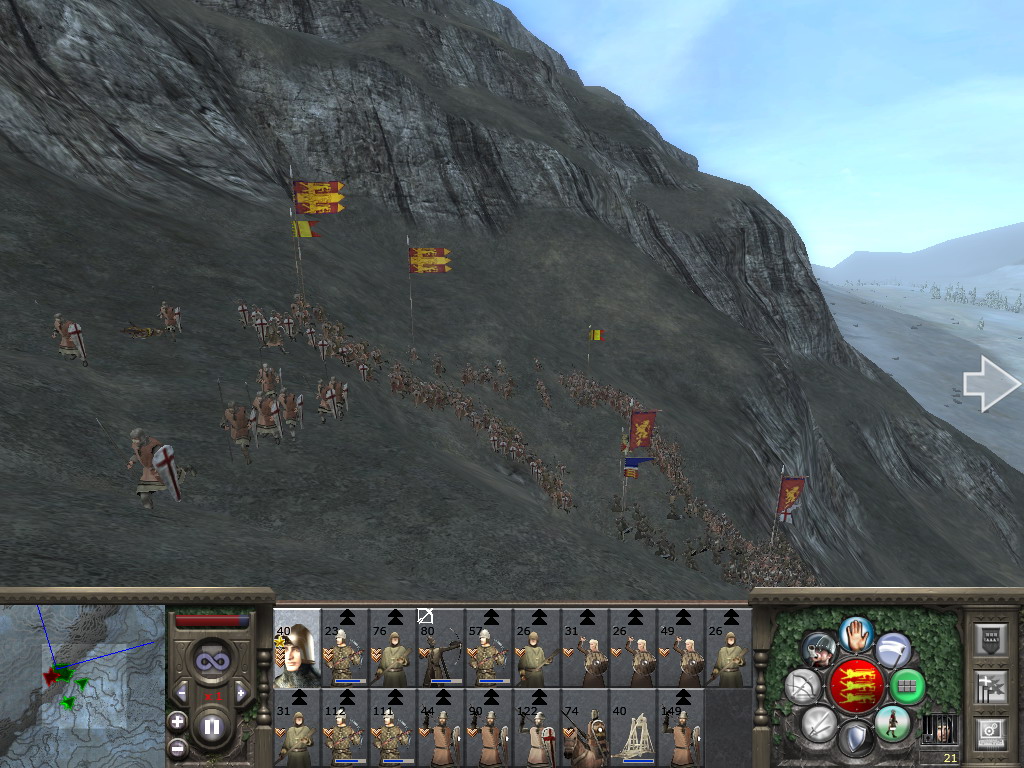
Task: Pause the battle
Action: (211, 727)
